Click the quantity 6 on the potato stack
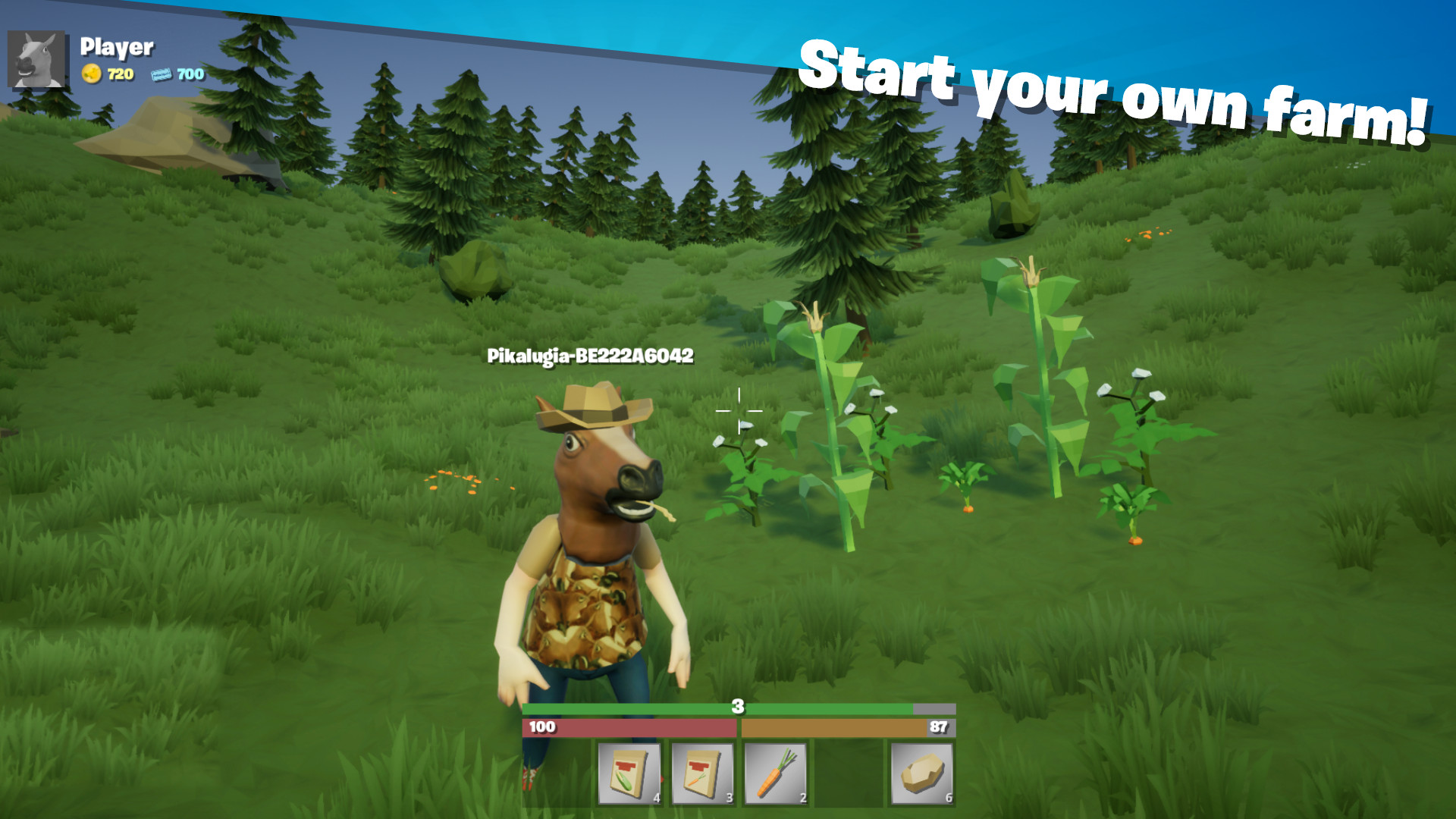This screenshot has height=819, width=1456. pos(947,797)
